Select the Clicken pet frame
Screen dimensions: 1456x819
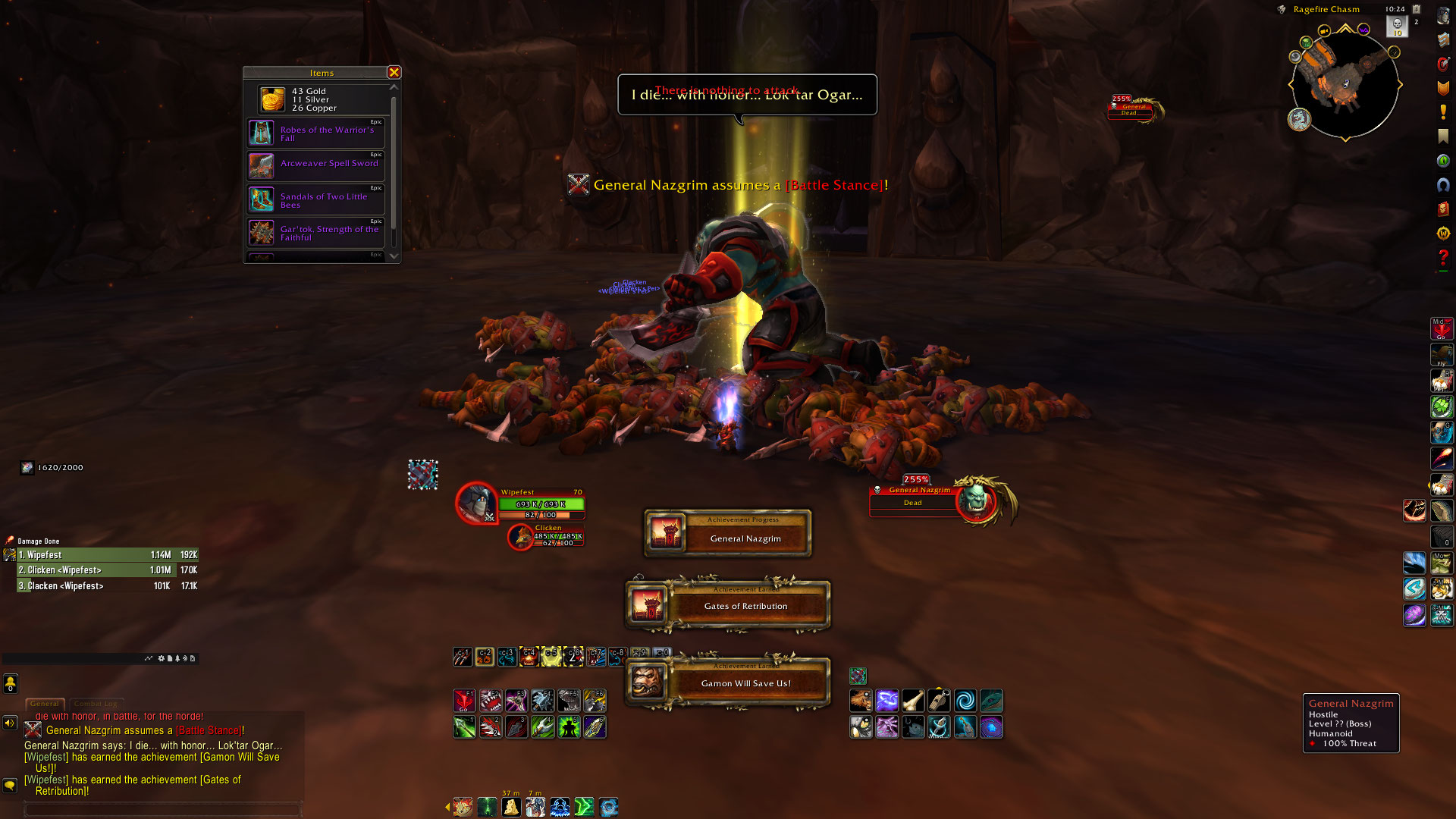tap(520, 537)
